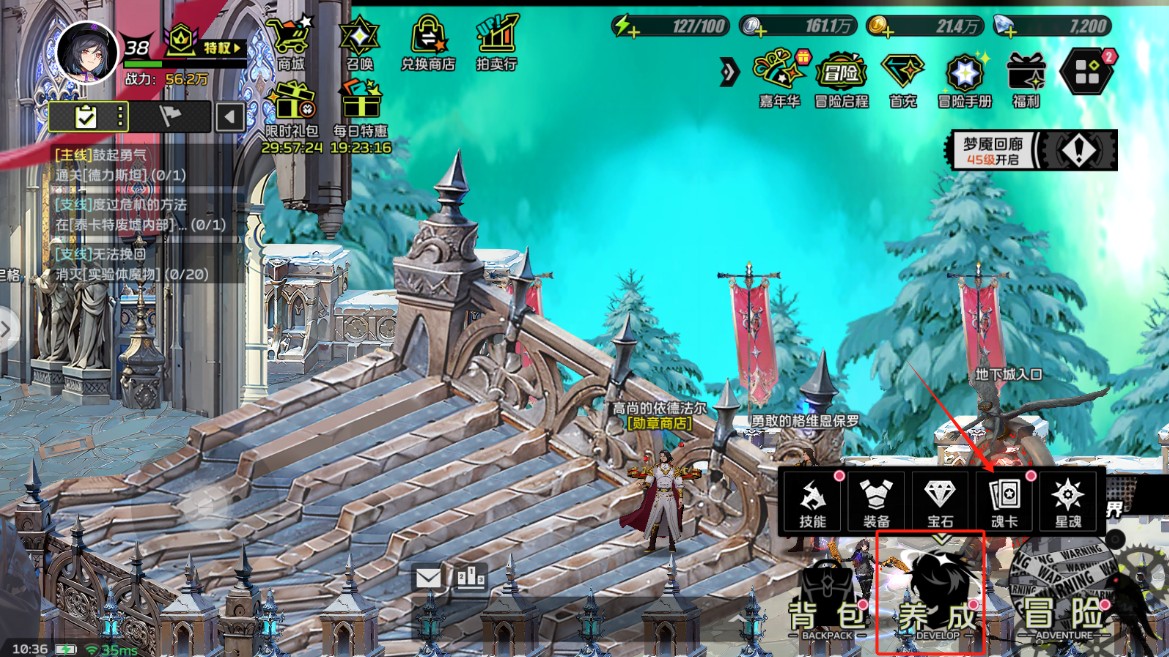Open the 装备 equipment menu
This screenshot has width=1169, height=657.
click(876, 499)
